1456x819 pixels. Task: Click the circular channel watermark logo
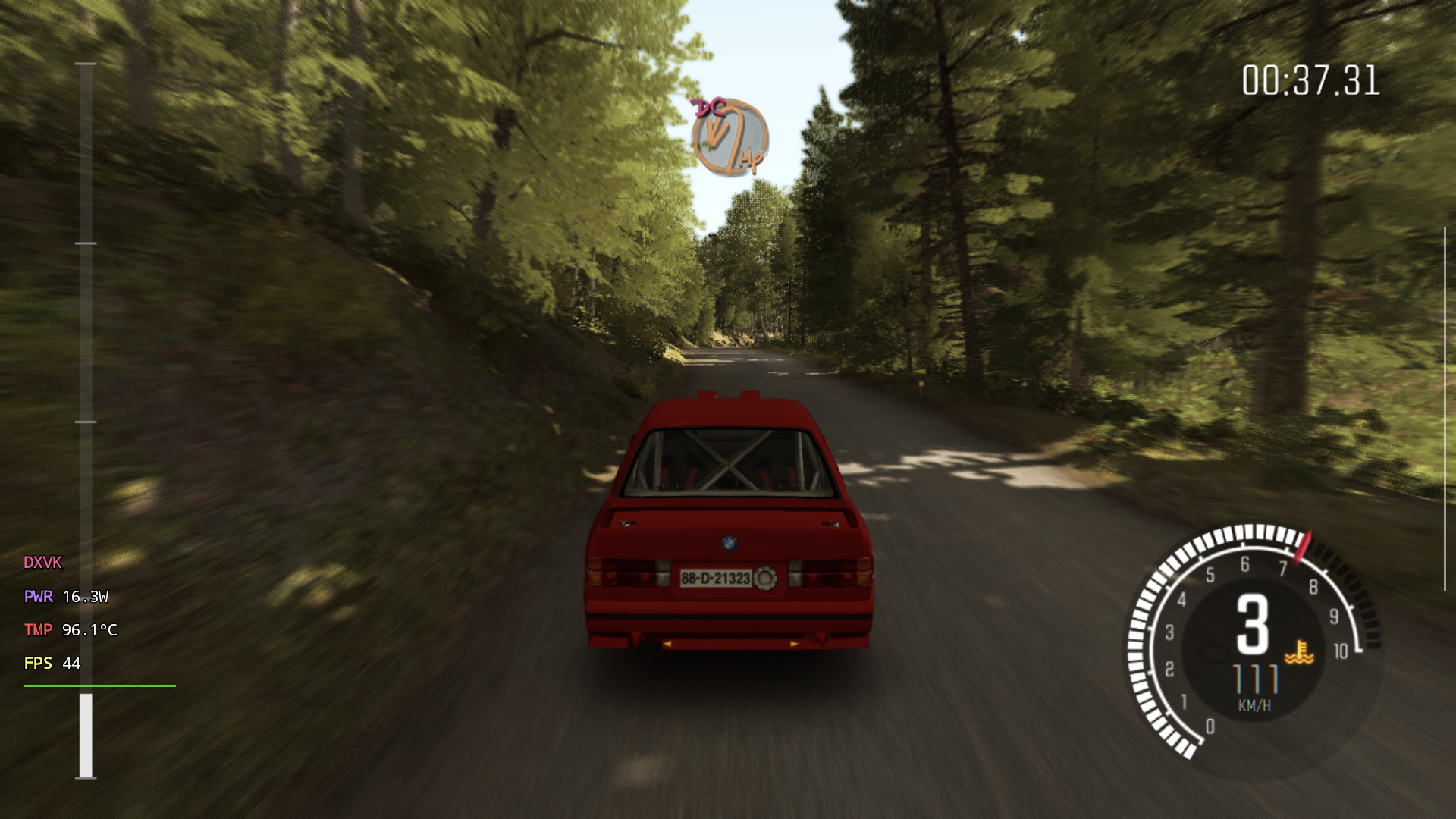729,137
